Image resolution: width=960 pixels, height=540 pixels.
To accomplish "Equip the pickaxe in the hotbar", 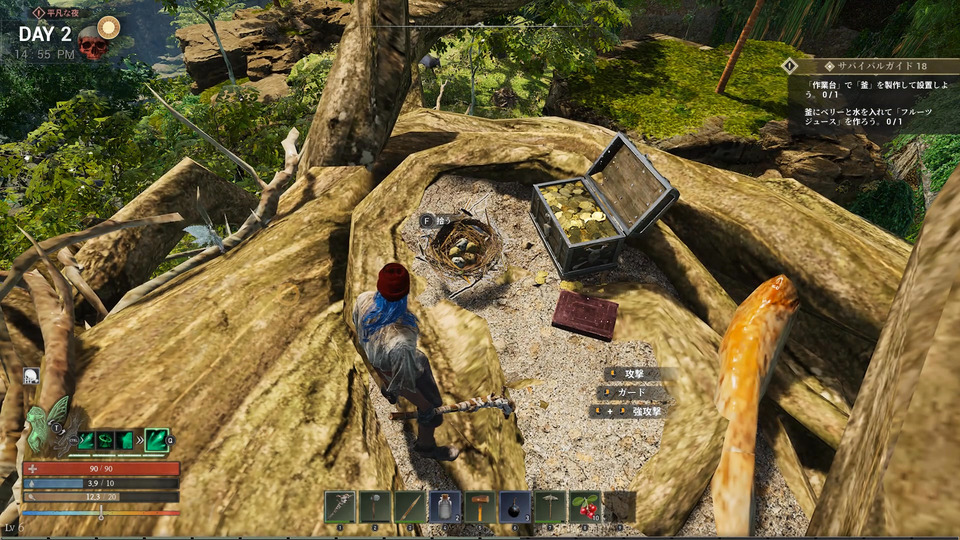I will pos(550,507).
